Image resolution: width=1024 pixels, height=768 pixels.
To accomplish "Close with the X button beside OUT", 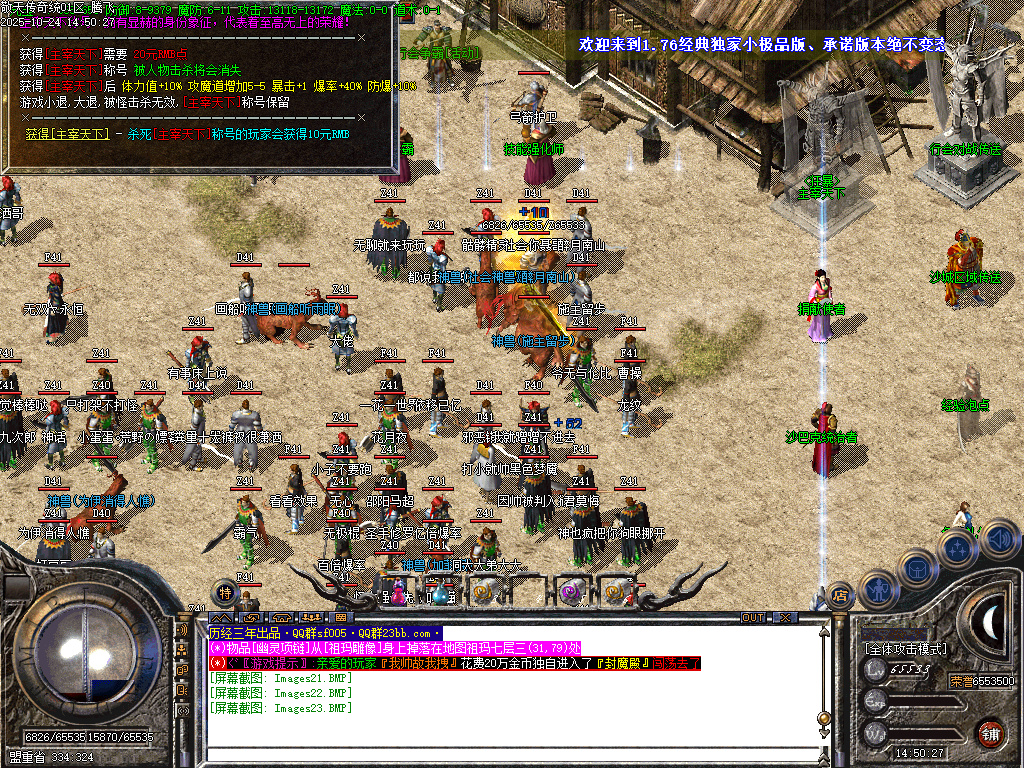I will point(784,617).
